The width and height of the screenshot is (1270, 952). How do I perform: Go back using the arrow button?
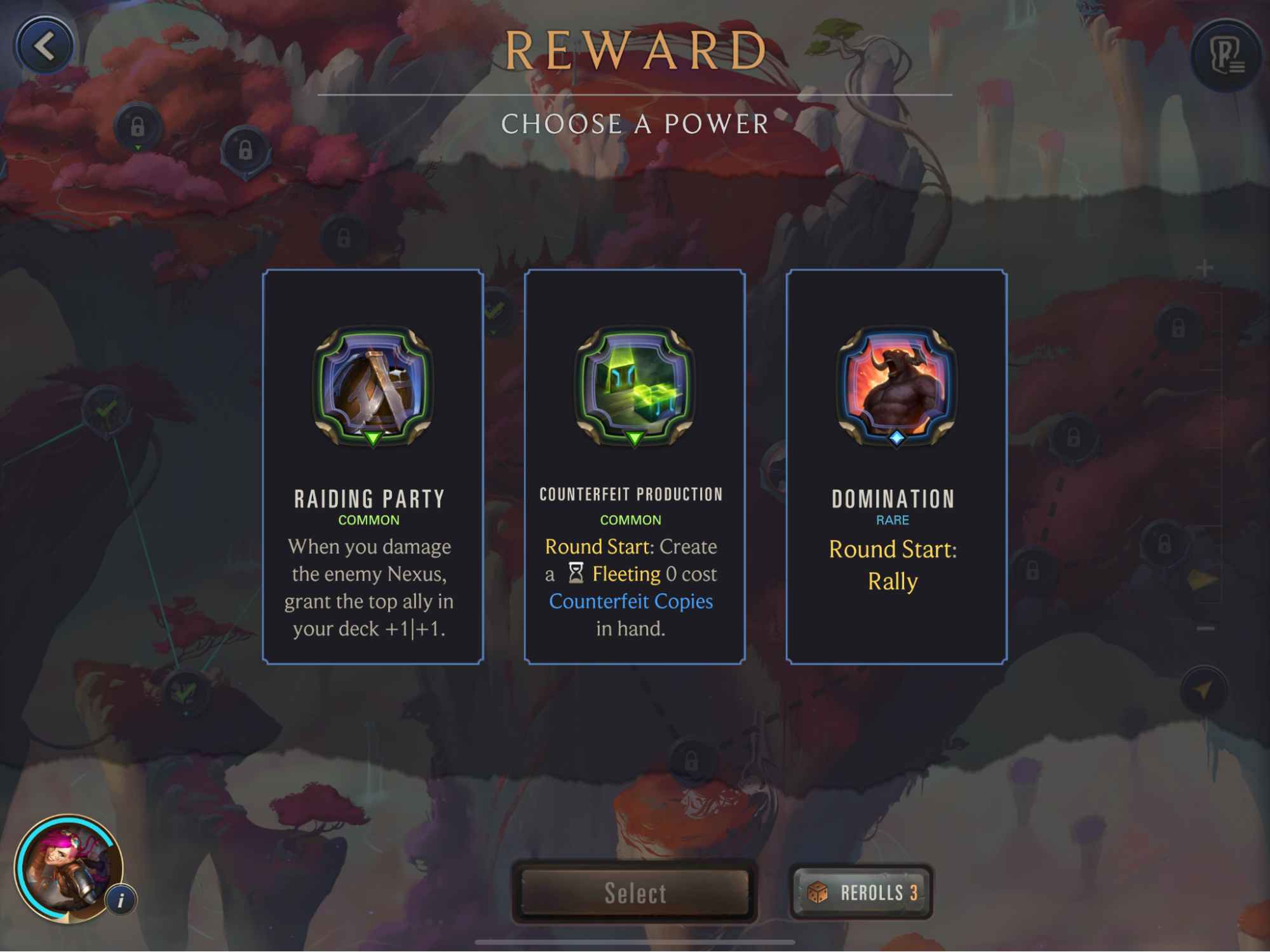pyautogui.click(x=44, y=46)
